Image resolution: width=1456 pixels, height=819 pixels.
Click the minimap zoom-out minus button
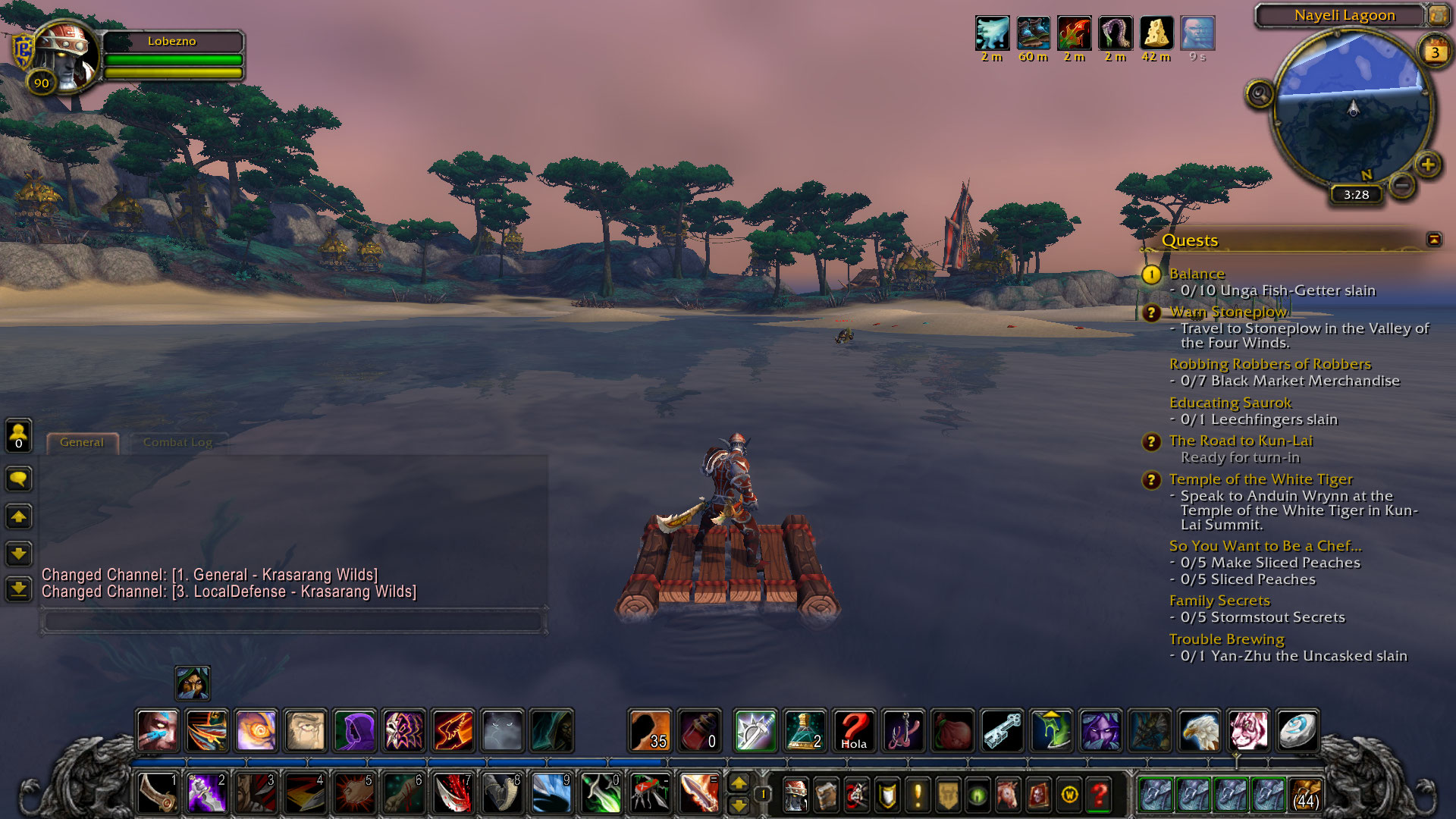click(1402, 185)
